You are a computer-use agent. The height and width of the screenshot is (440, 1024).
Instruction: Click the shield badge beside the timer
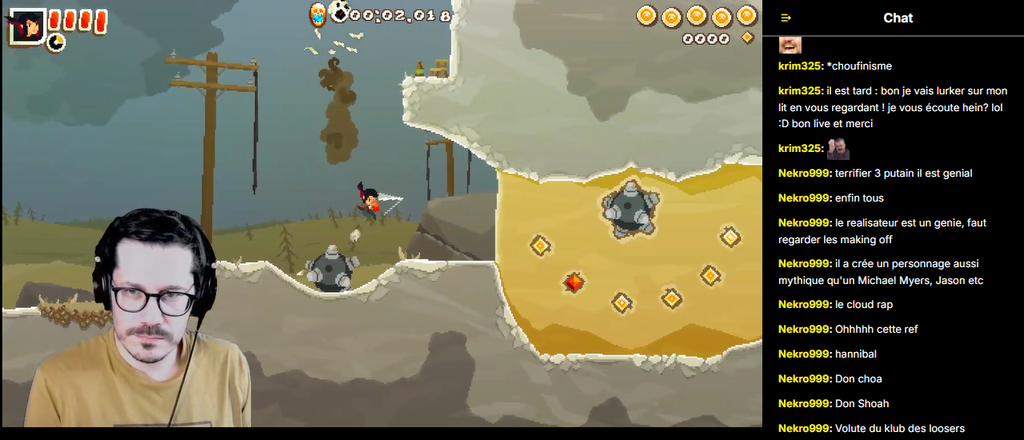[x=317, y=13]
